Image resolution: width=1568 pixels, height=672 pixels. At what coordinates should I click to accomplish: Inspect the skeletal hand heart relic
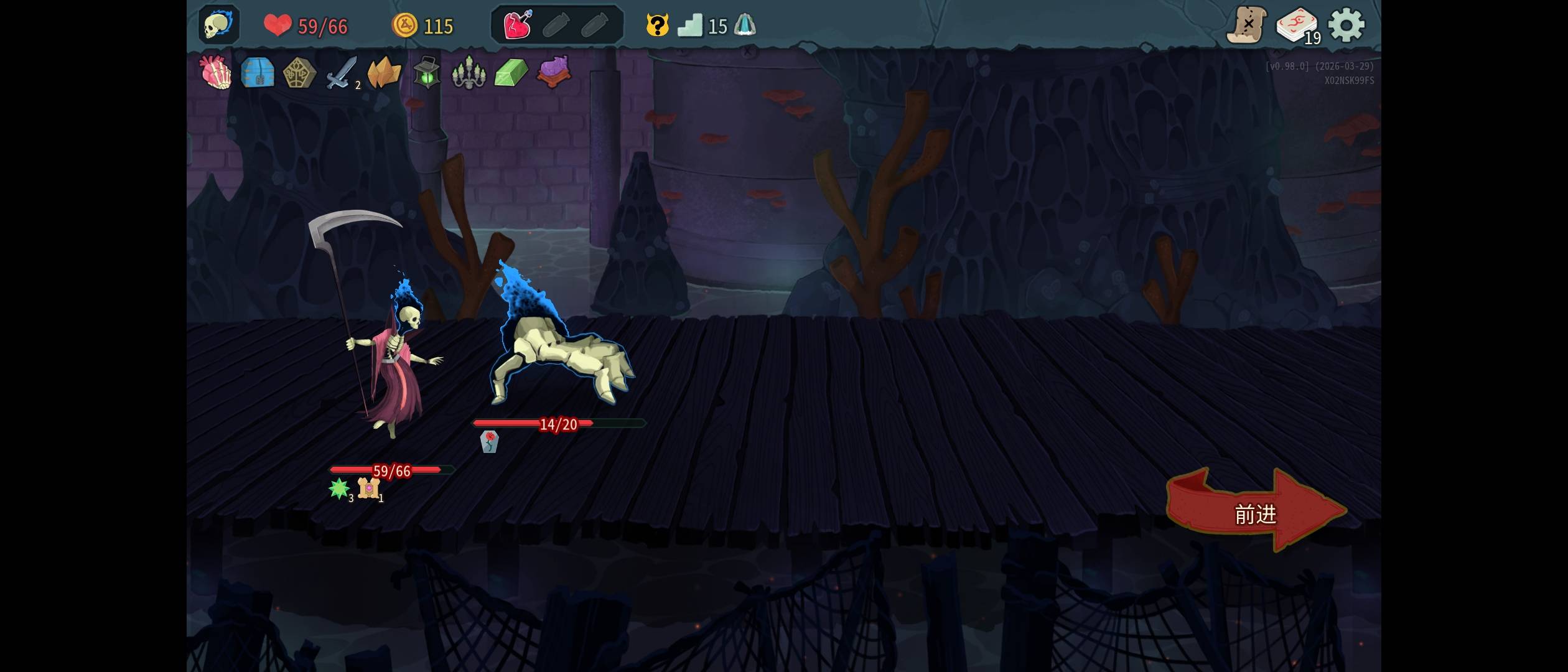pos(215,72)
